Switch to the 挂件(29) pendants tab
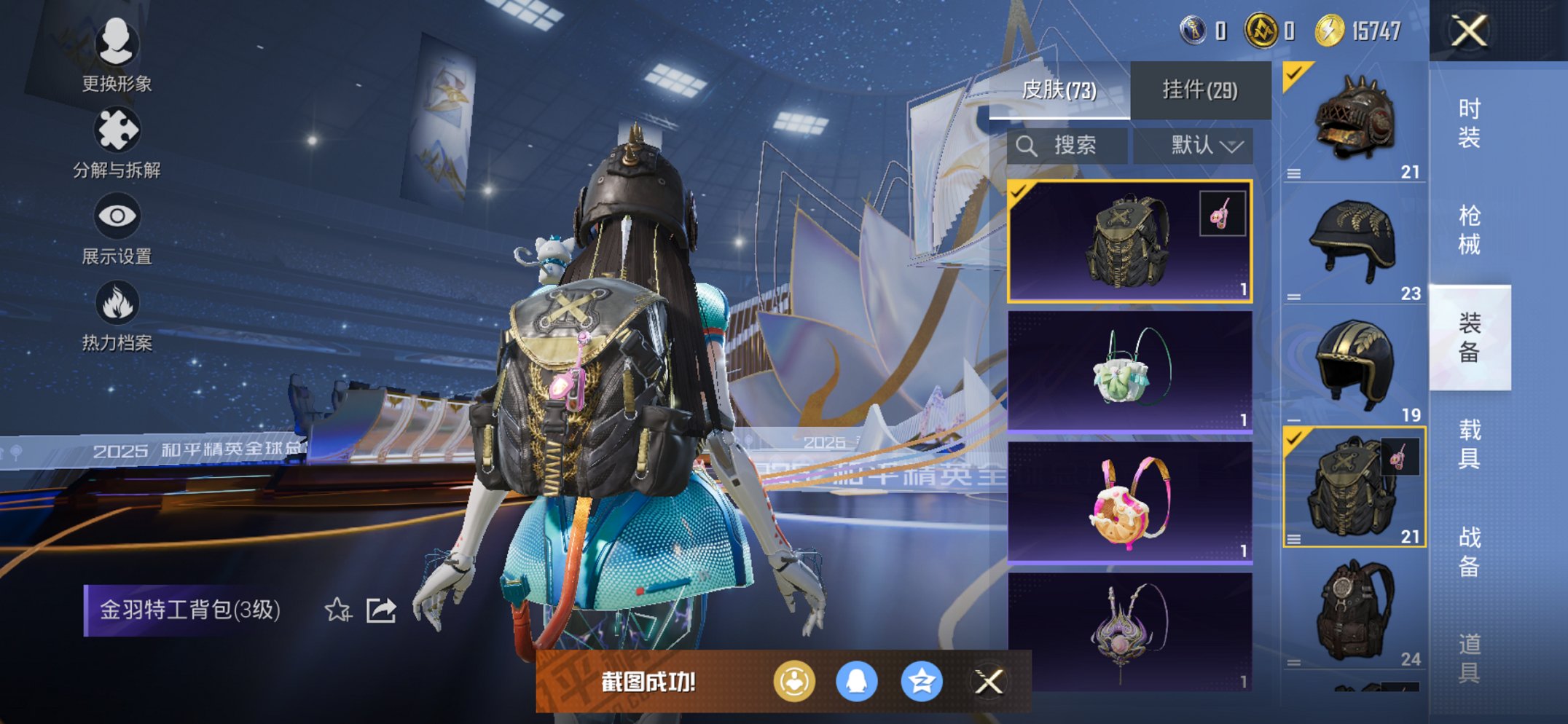The image size is (1568, 724). pyautogui.click(x=1199, y=90)
